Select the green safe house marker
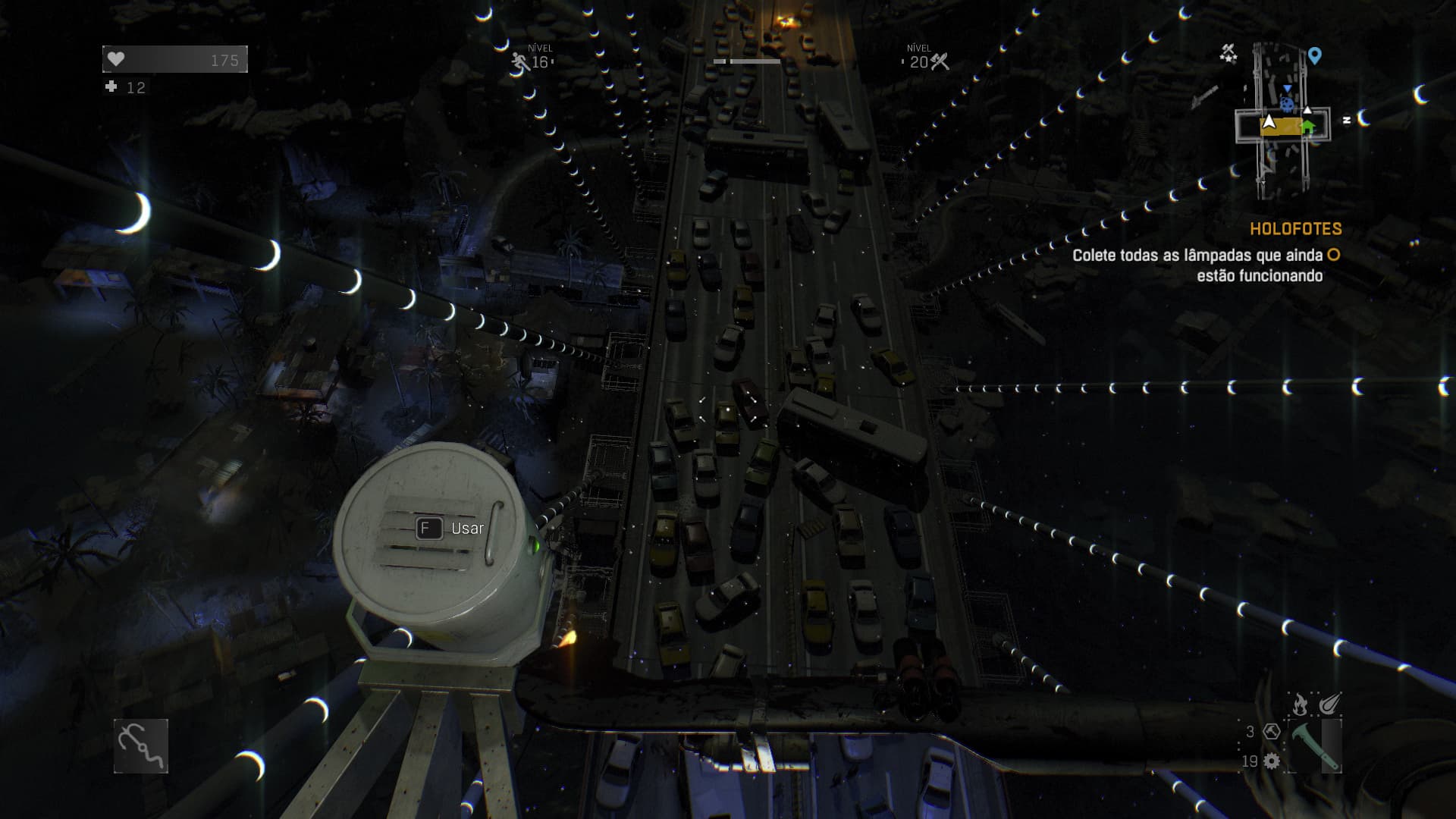This screenshot has width=1456, height=819. 1308,127
